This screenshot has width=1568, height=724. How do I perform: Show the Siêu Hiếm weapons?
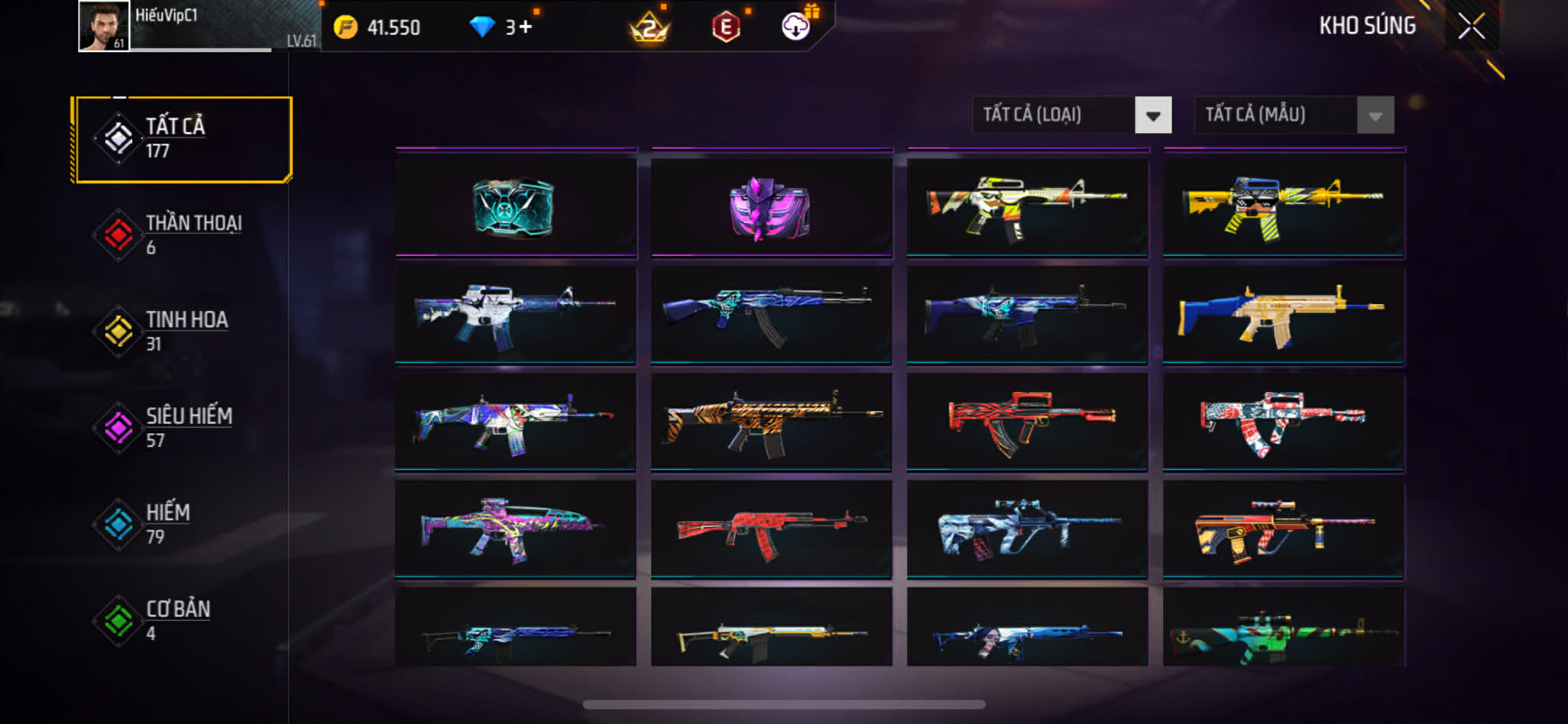click(182, 428)
